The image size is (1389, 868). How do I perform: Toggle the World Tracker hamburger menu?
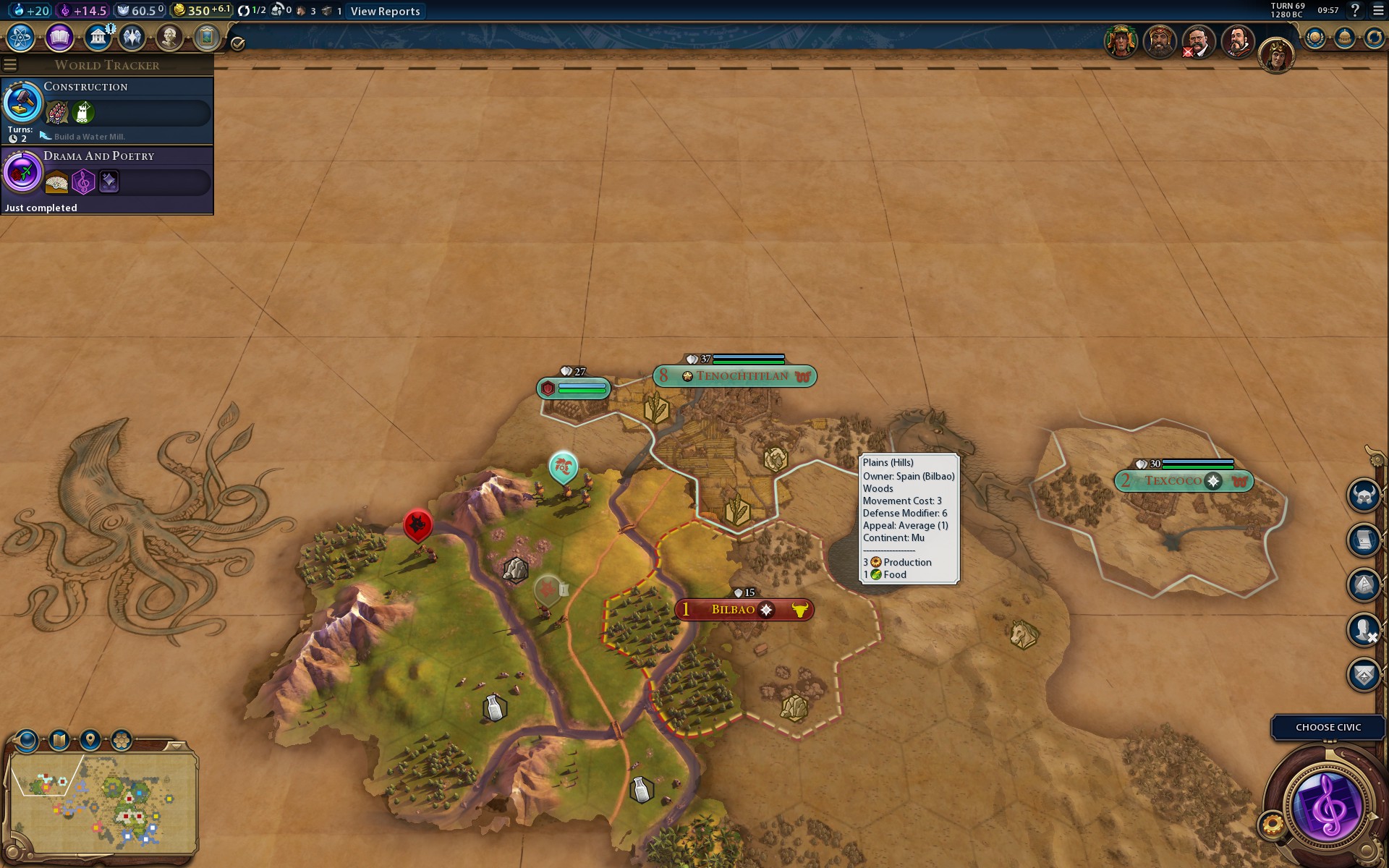pyautogui.click(x=10, y=65)
